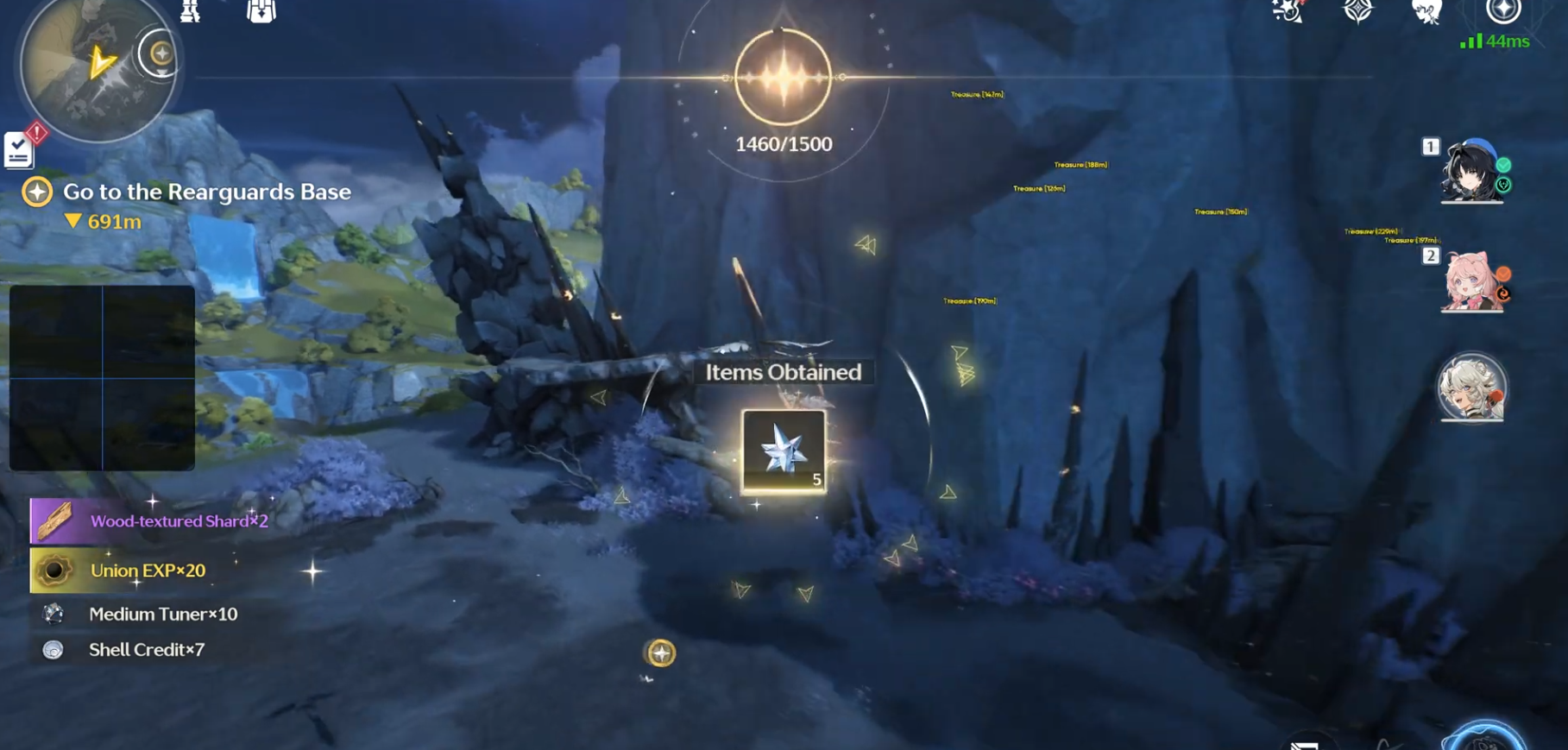Open the events icon with red notification
This screenshot has height=750, width=1568.
pyautogui.click(x=1287, y=11)
